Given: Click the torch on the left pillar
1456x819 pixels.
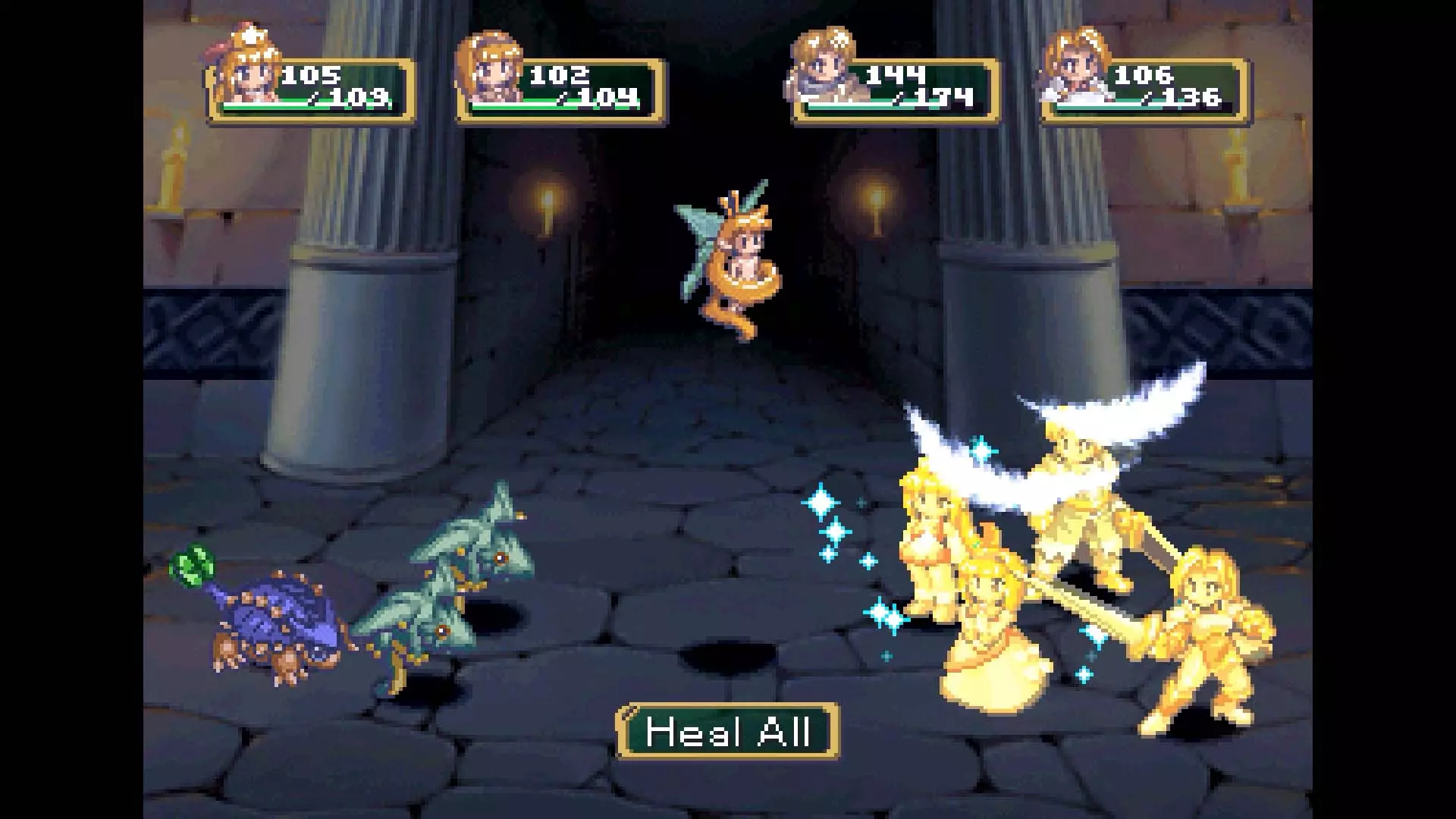Looking at the screenshot, I should (548, 205).
